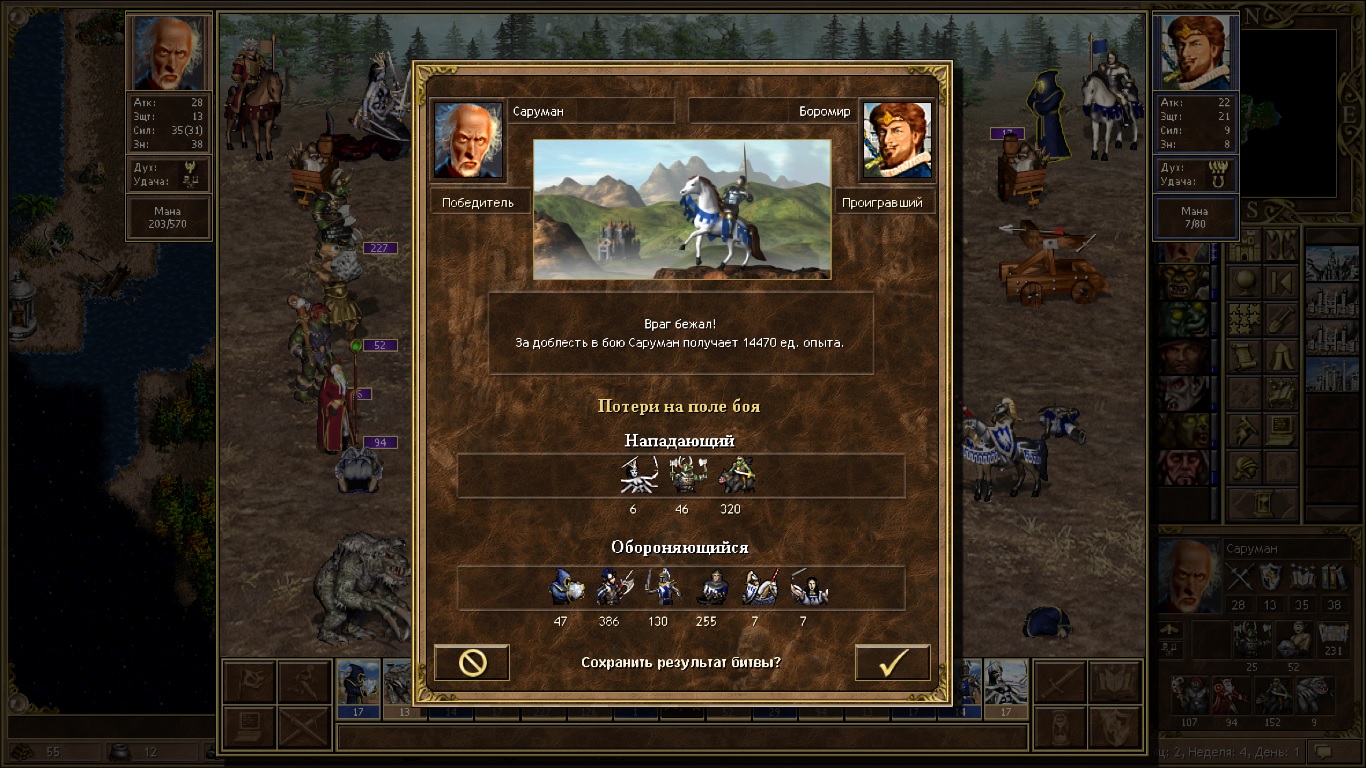The width and height of the screenshot is (1366, 768).
Task: Select the defender casualty icon showing 130 lost
Action: (x=661, y=588)
